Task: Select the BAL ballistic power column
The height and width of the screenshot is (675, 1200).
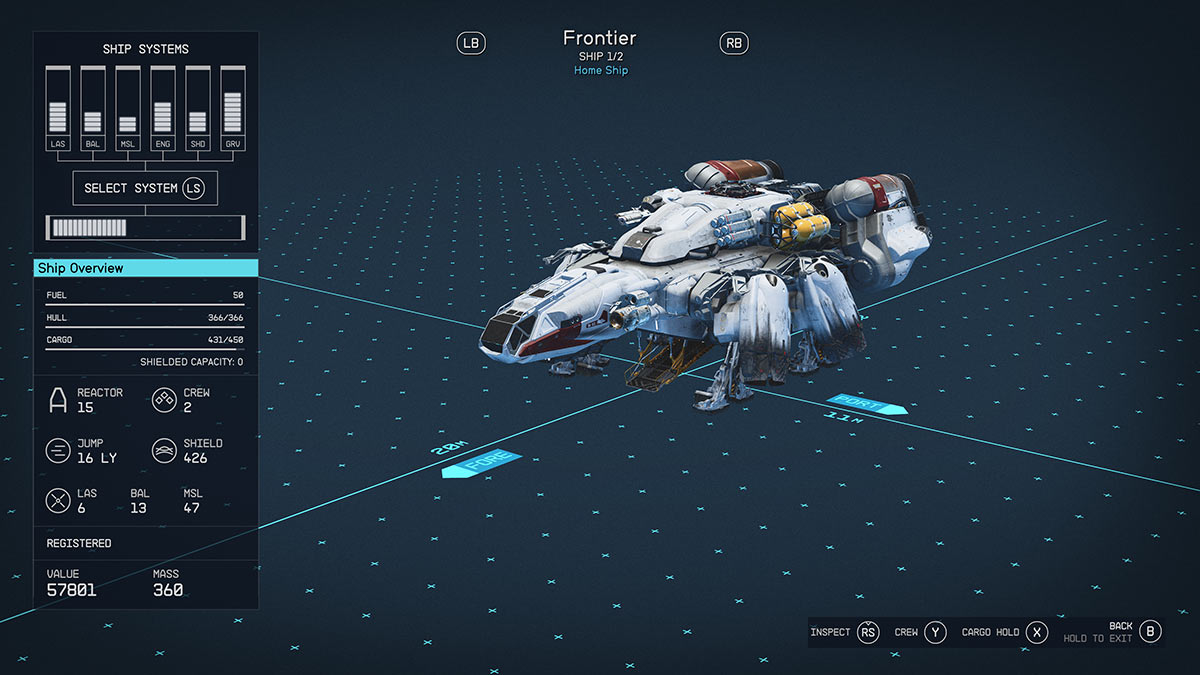Action: coord(93,109)
